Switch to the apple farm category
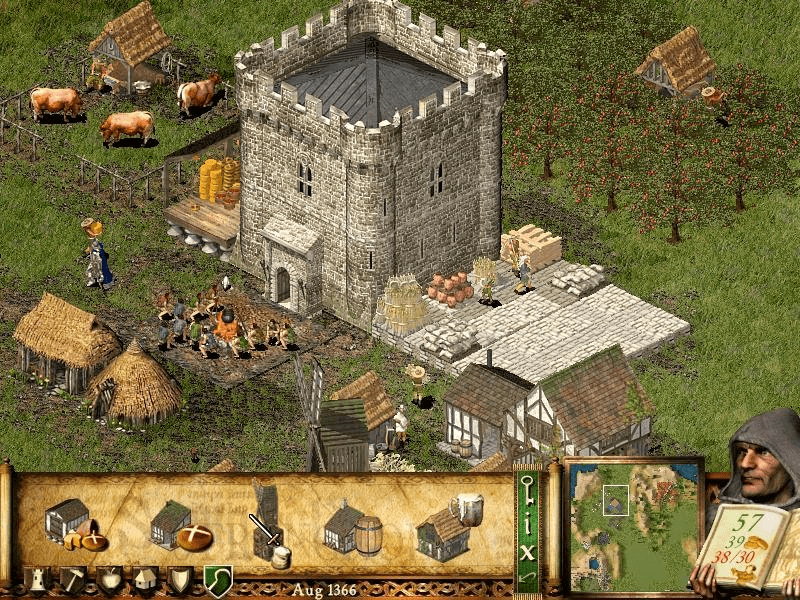800x600 pixels. click(x=110, y=579)
